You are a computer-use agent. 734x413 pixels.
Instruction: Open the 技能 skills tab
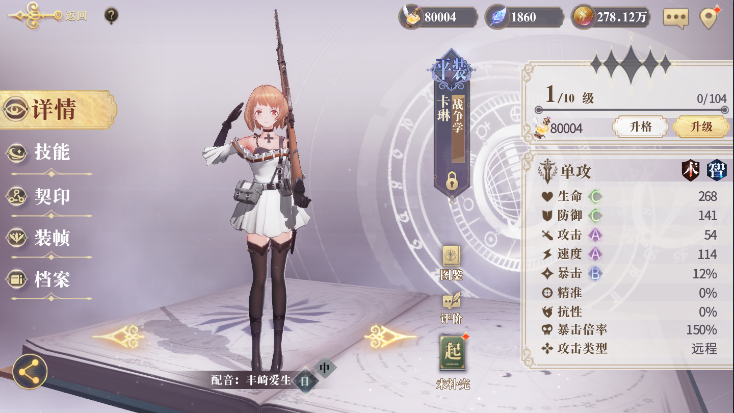50,153
